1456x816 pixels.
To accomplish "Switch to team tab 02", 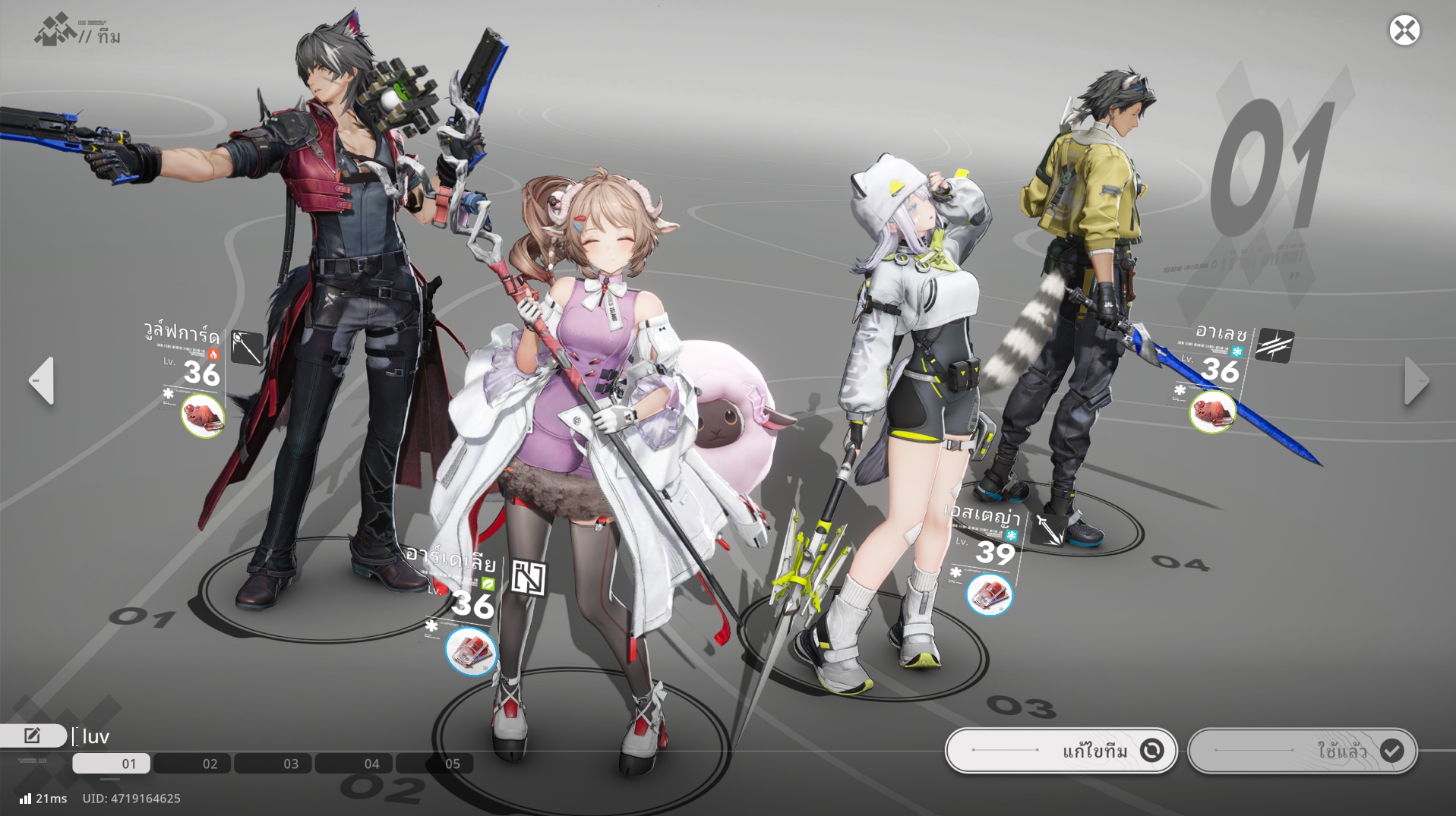I will 194,764.
